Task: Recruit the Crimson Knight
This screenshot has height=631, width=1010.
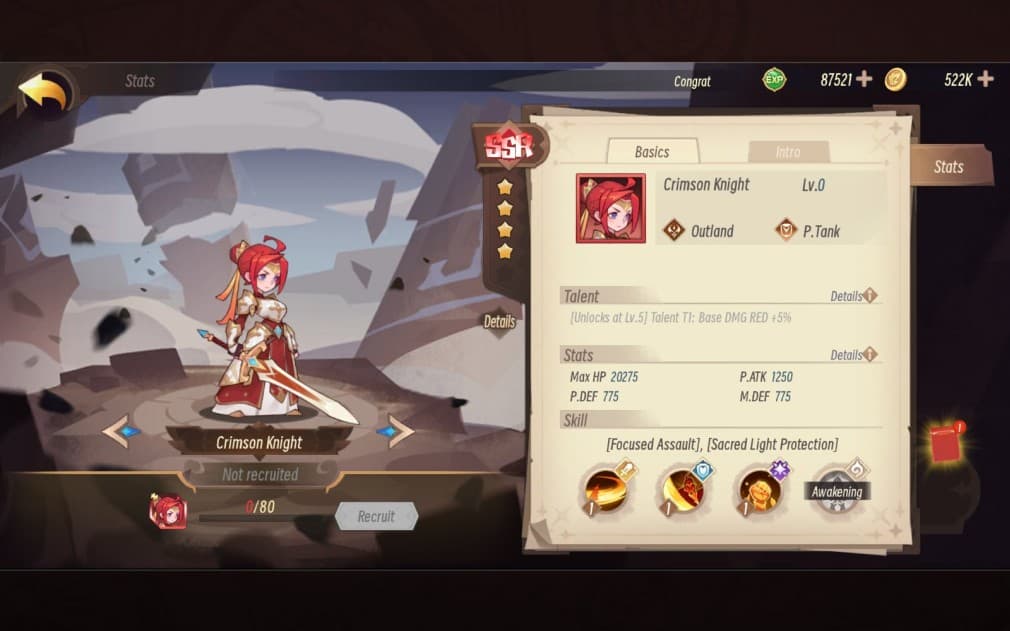Action: [x=376, y=516]
